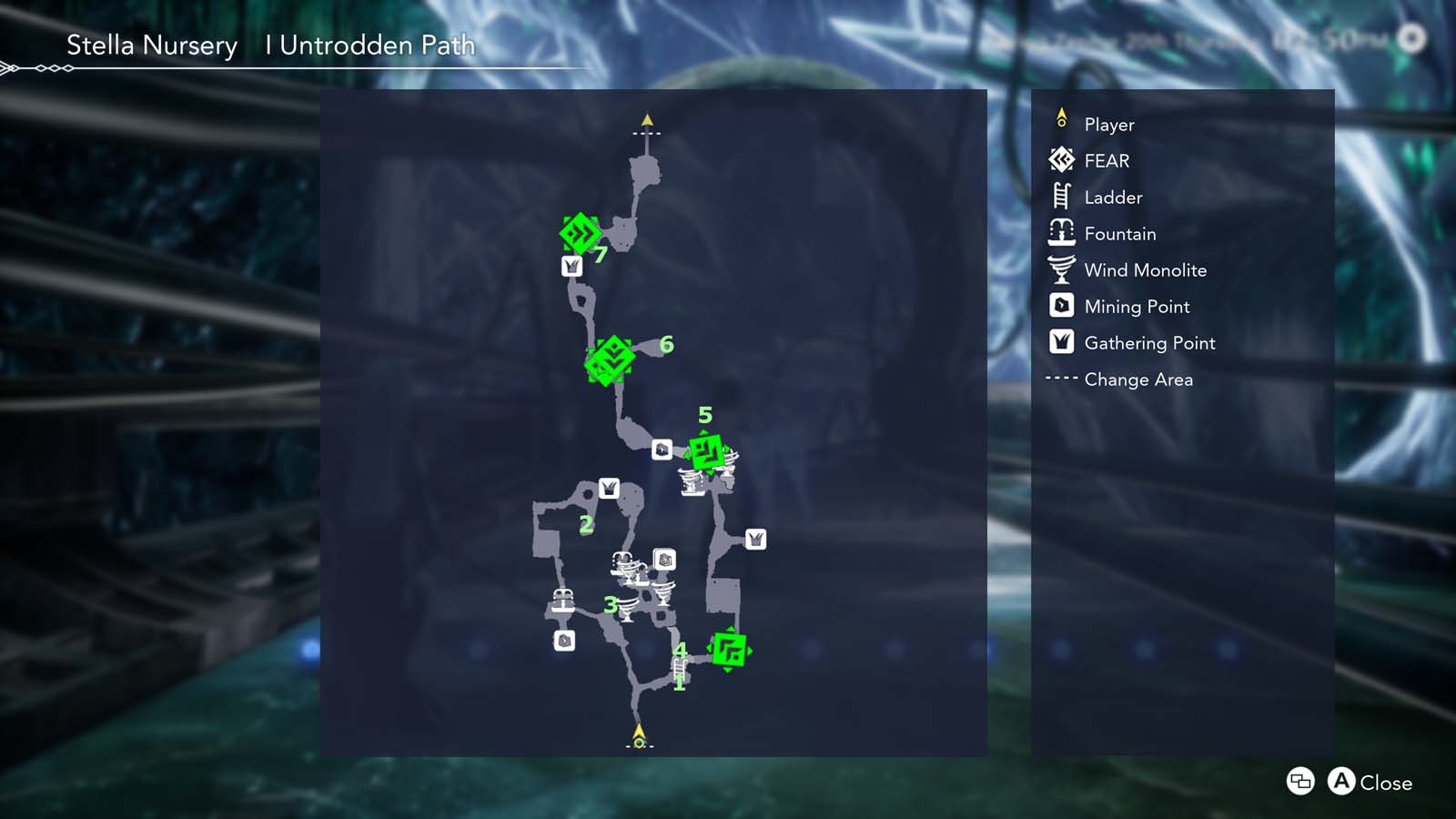Click the Change Area arrow at the map top
Image resolution: width=1456 pixels, height=819 pixels.
point(647,119)
